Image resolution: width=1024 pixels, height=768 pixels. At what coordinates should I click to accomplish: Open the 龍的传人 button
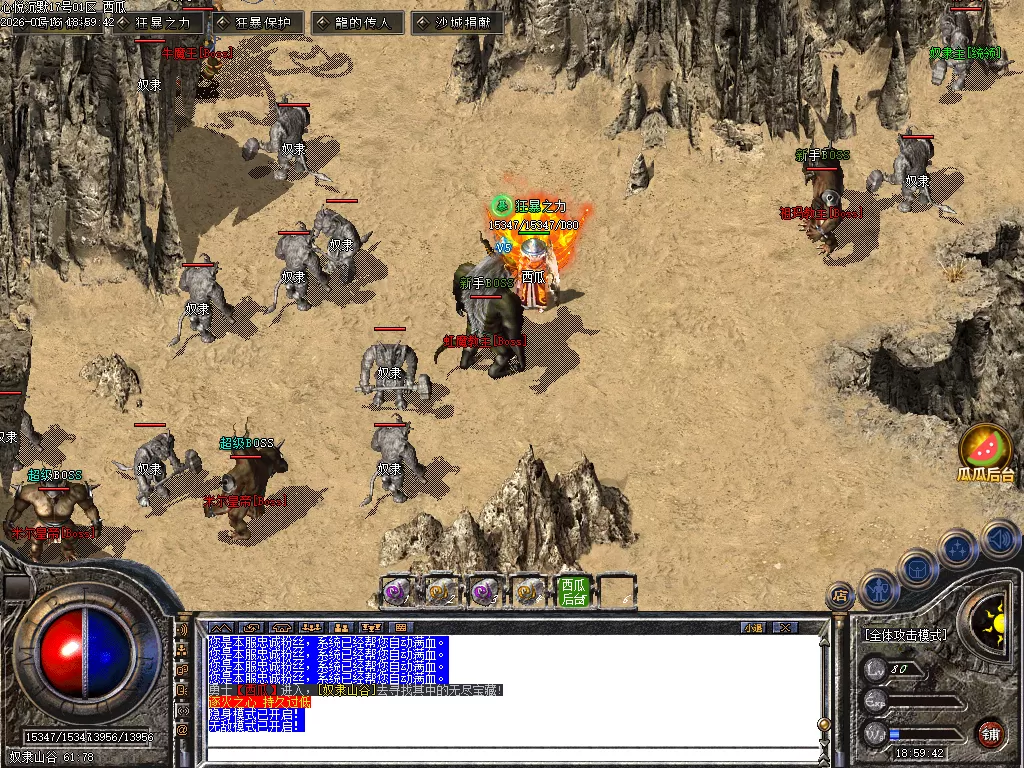(x=356, y=22)
